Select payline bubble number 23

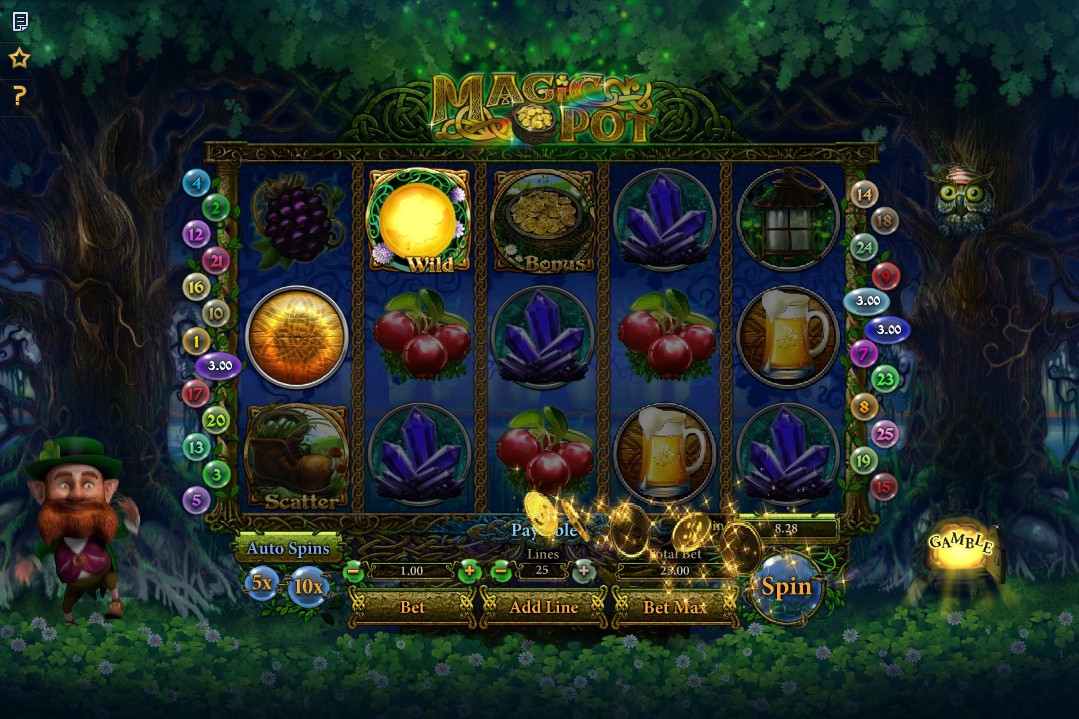[x=885, y=379]
